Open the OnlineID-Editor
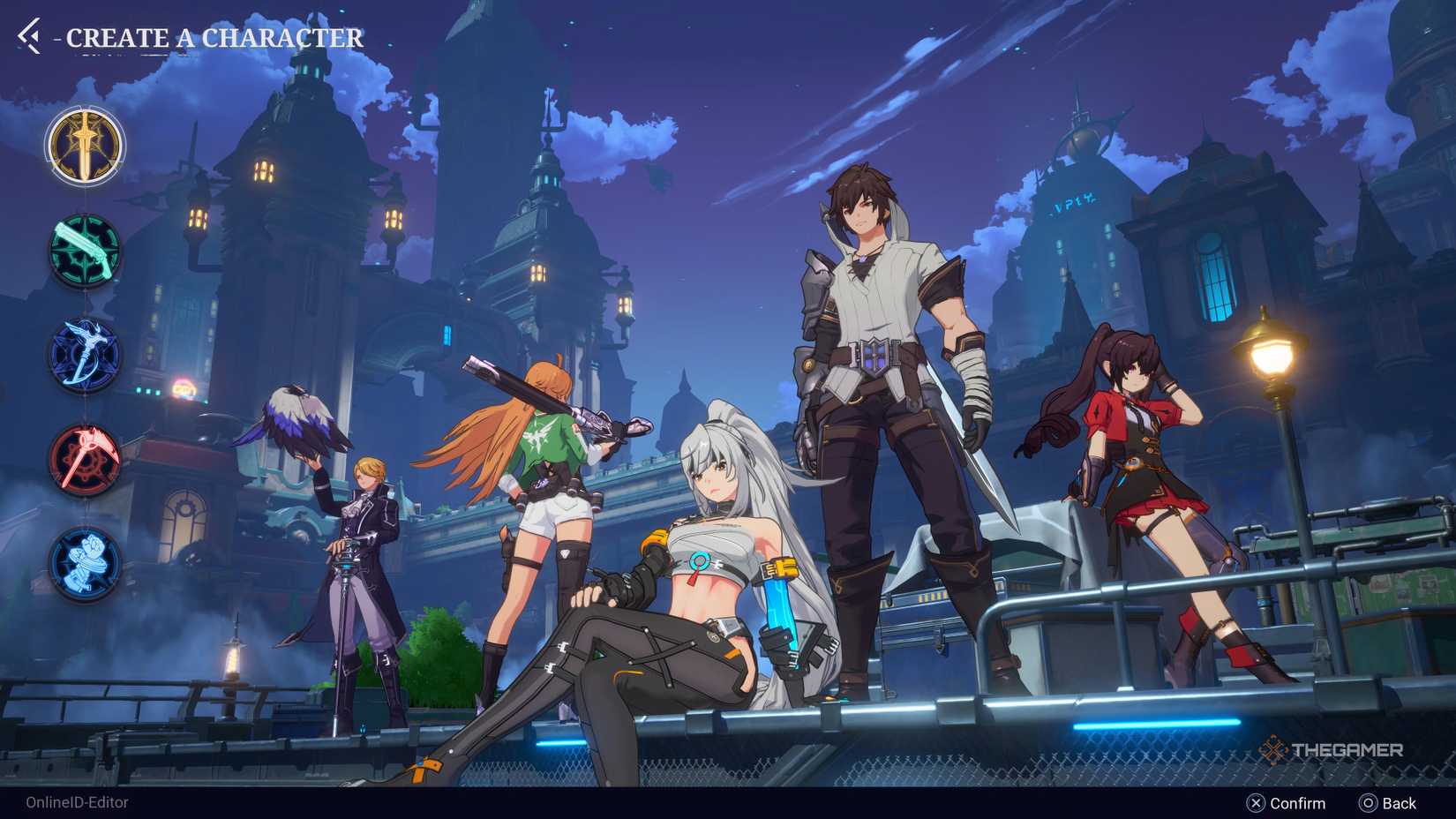The height and width of the screenshot is (819, 1456). 76,803
